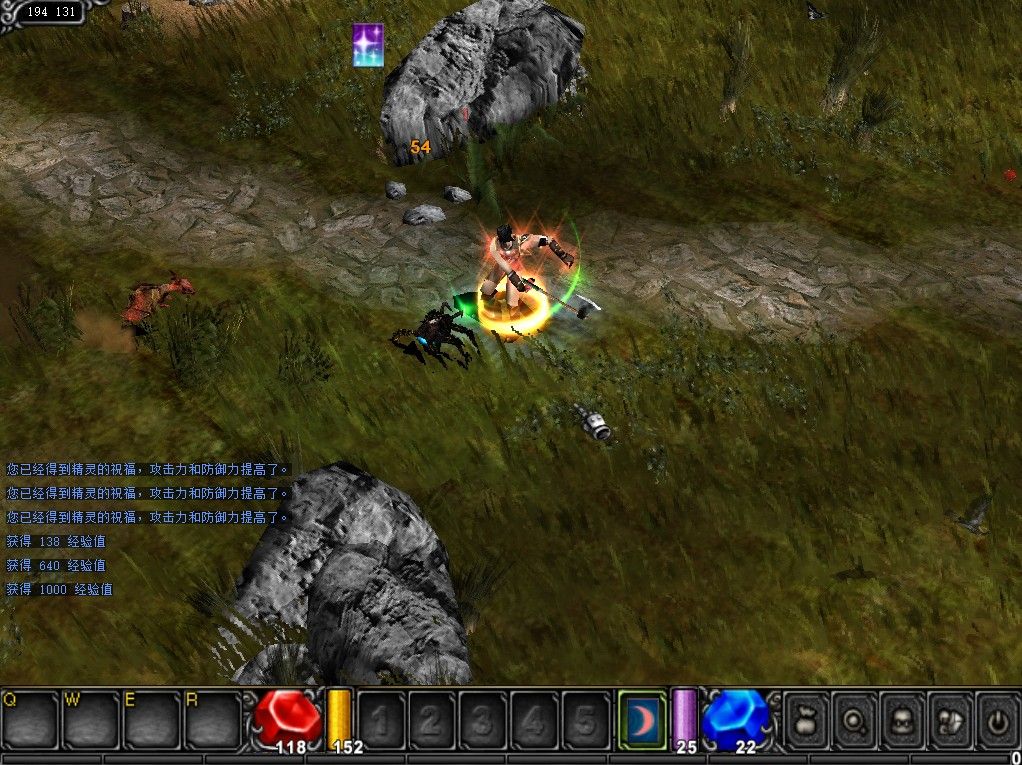
Task: Select the W skill slot
Action: click(91, 718)
